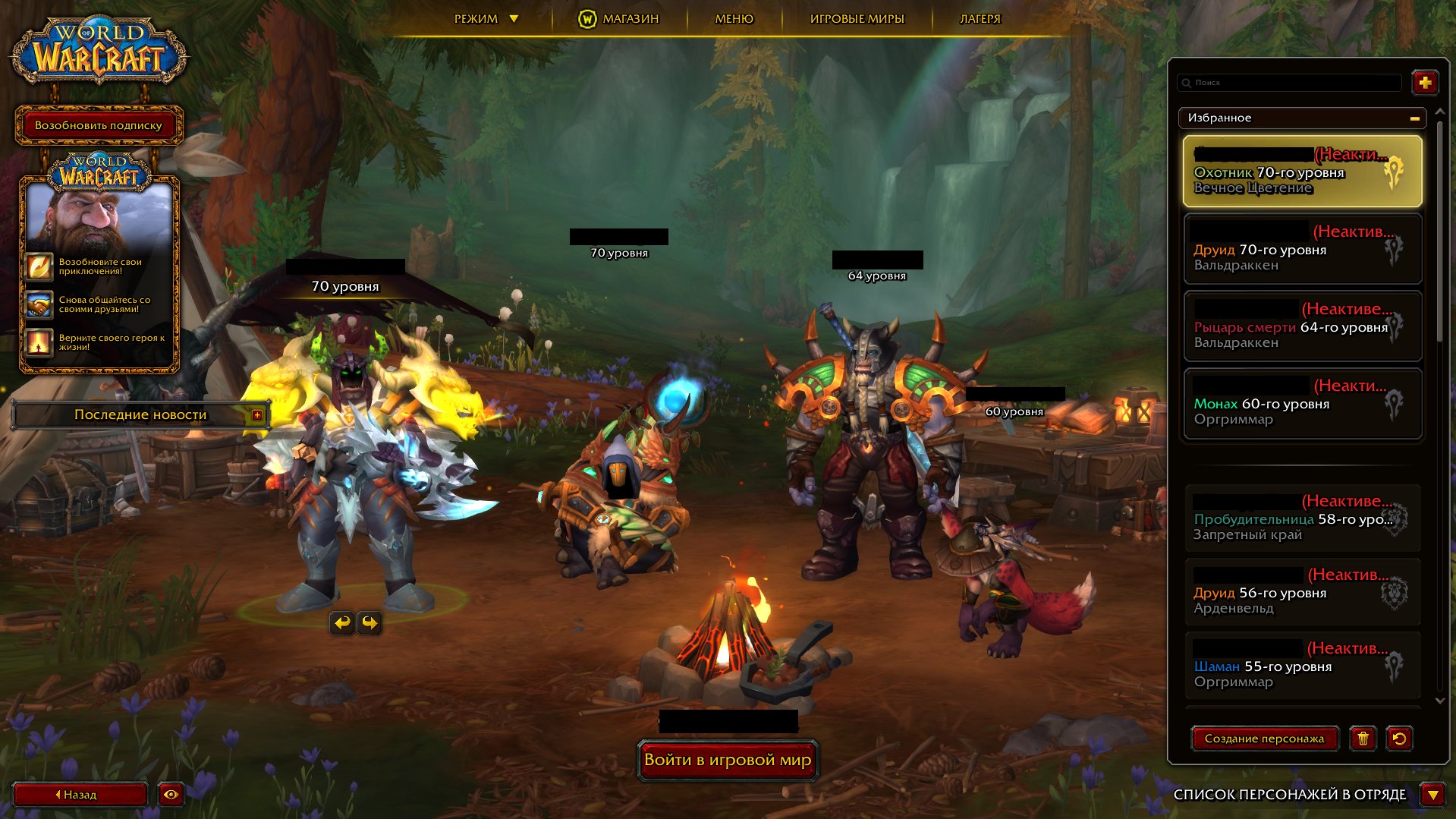Go back with the Назад button

click(80, 795)
